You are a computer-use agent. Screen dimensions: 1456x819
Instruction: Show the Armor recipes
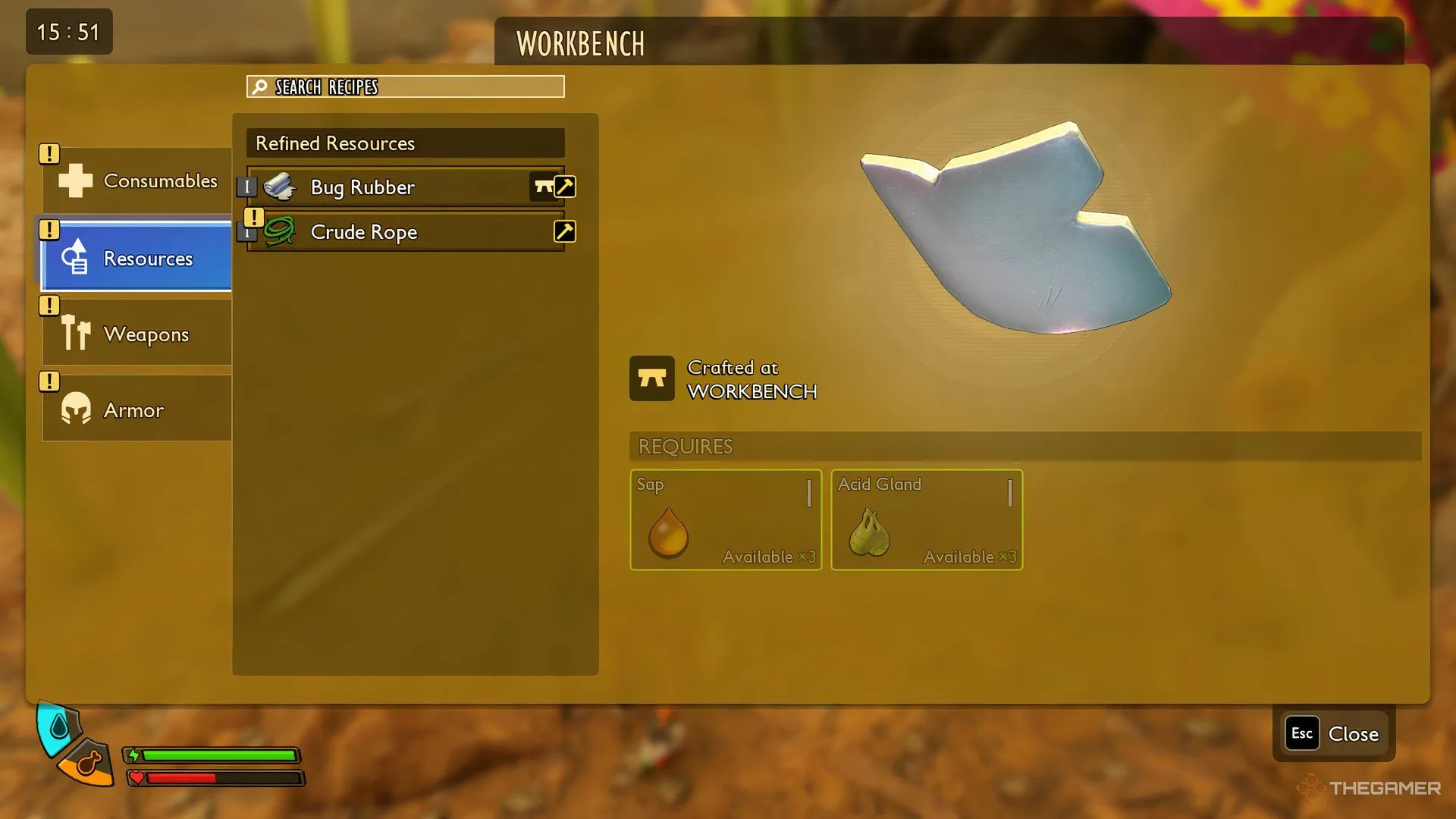138,409
